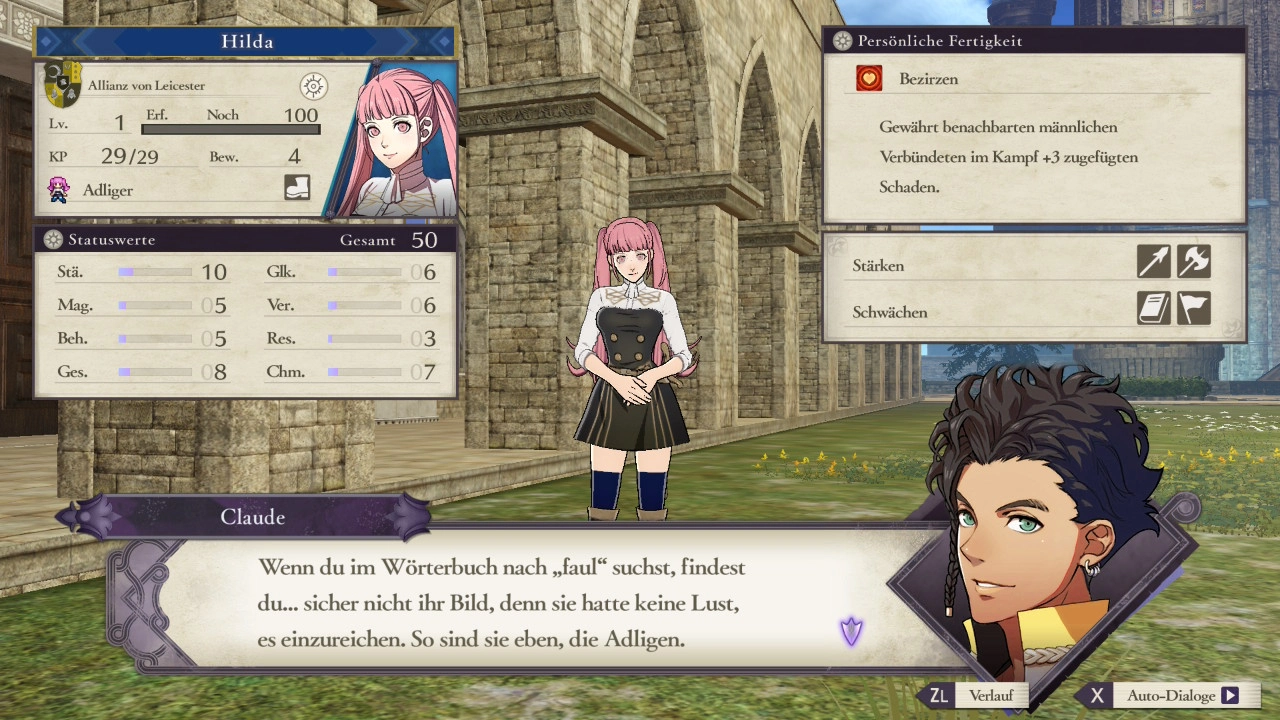The image size is (1280, 720).
Task: Click Hilda's portrait thumbnail
Action: pos(400,140)
